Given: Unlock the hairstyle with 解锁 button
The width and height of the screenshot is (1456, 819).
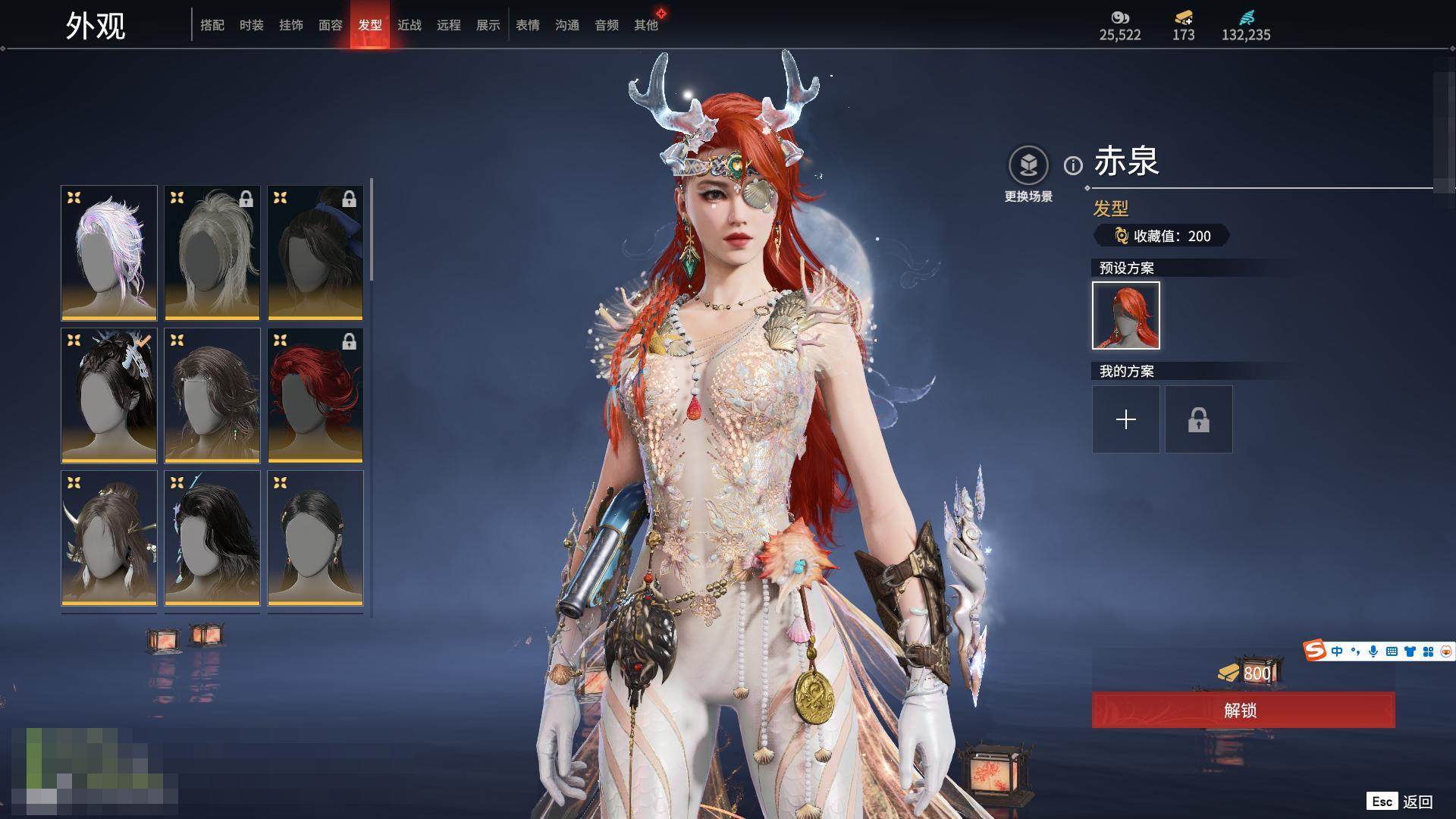Looking at the screenshot, I should pos(1243,710).
